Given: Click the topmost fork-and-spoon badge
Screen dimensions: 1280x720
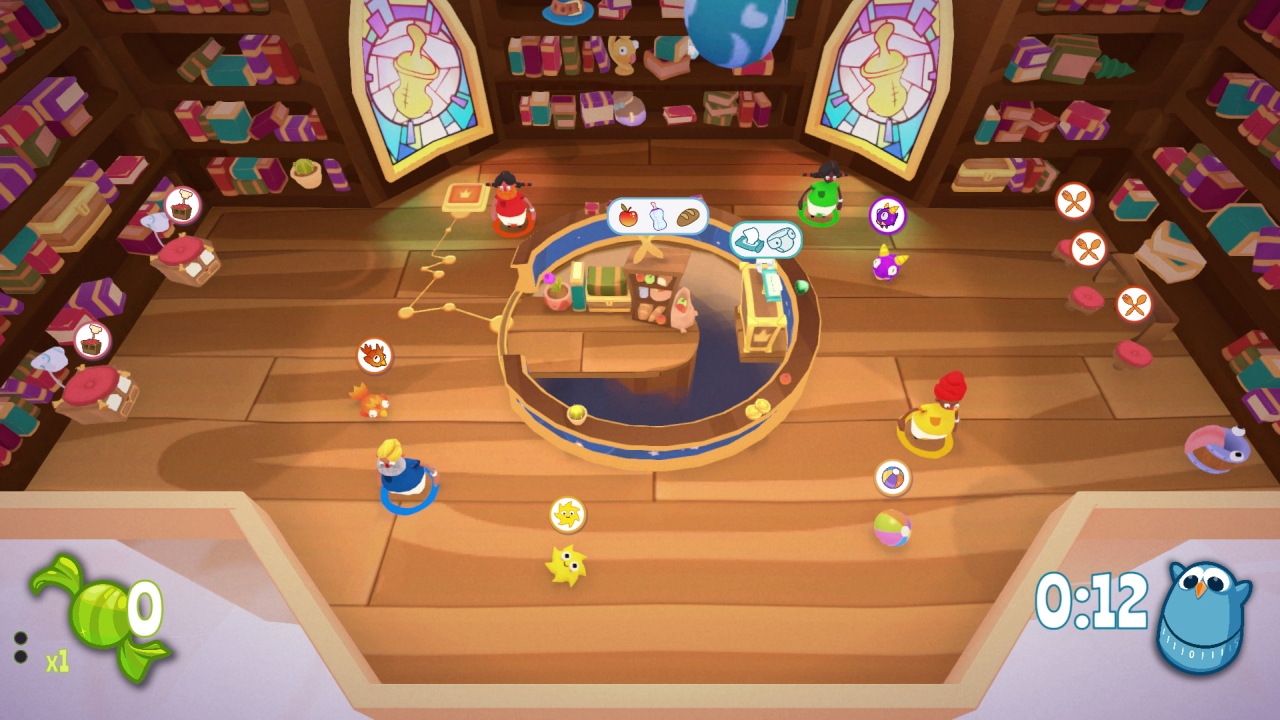Looking at the screenshot, I should (x=1072, y=201).
